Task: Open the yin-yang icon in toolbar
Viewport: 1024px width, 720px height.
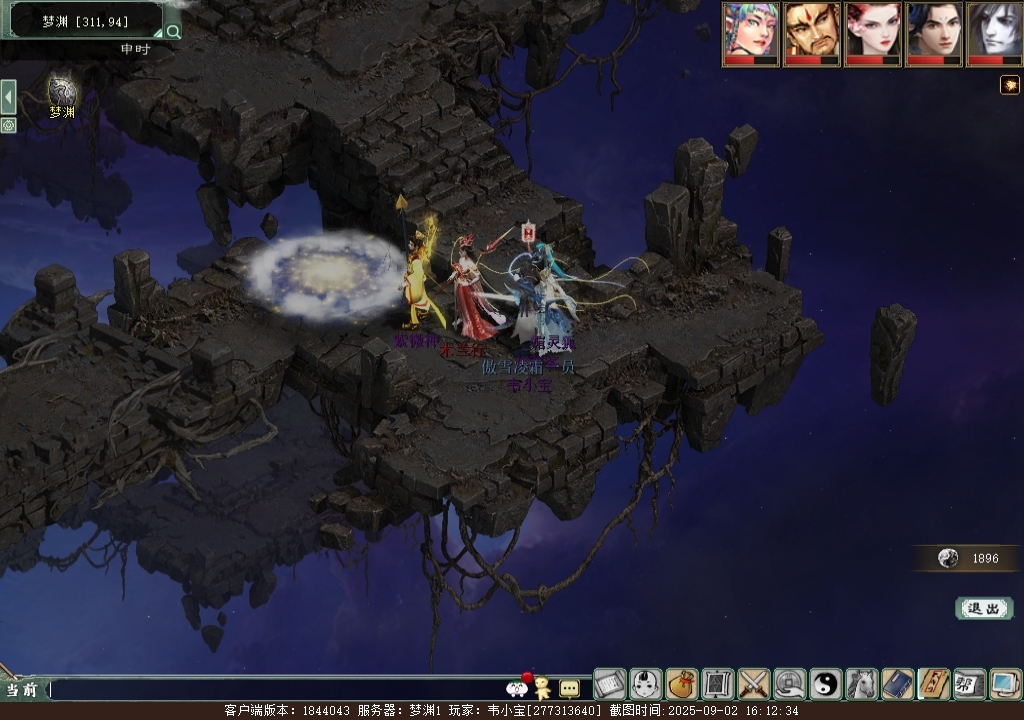Action: point(826,684)
